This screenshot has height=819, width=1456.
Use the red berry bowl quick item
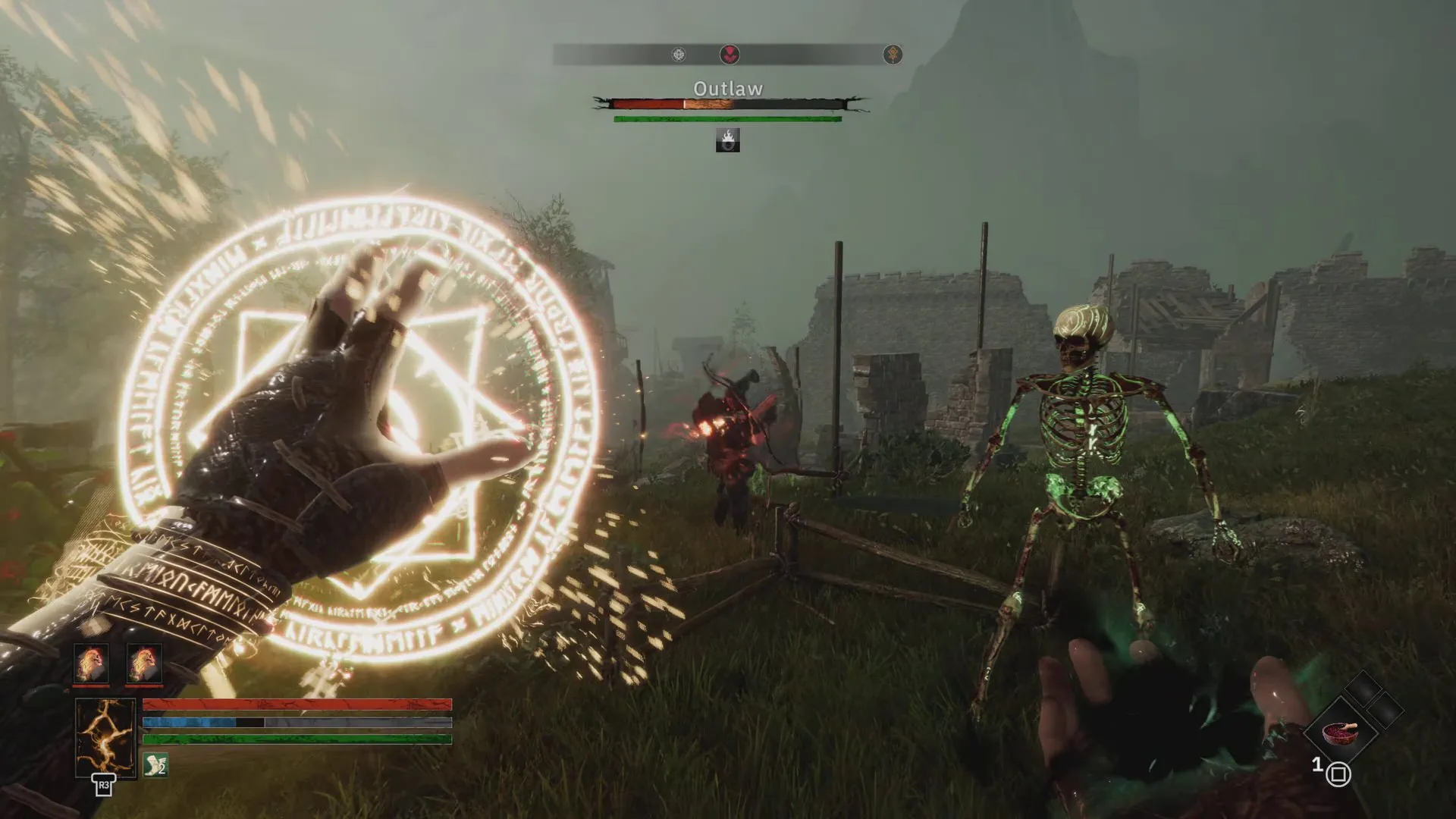1338,733
